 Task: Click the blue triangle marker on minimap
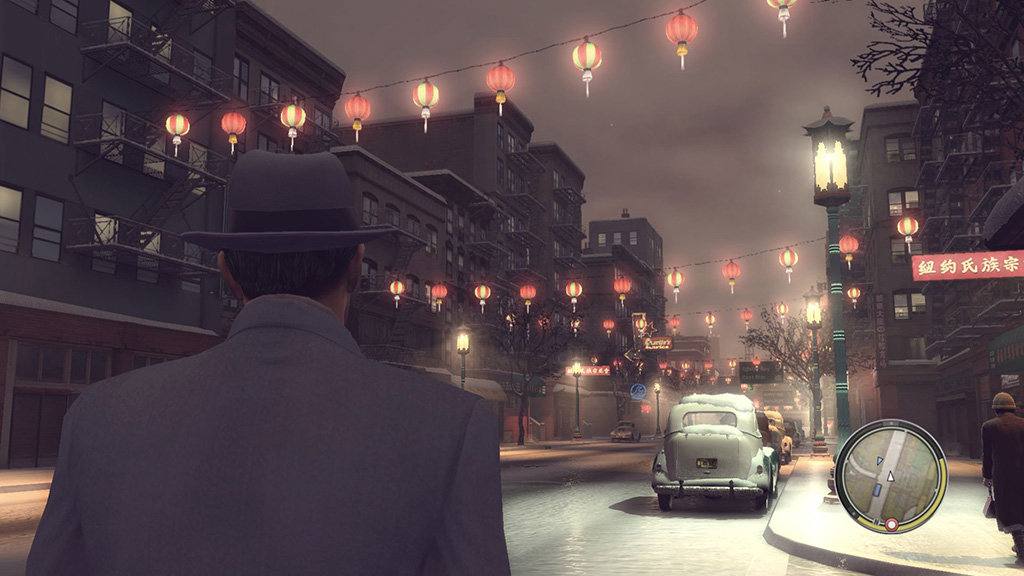tap(880, 460)
